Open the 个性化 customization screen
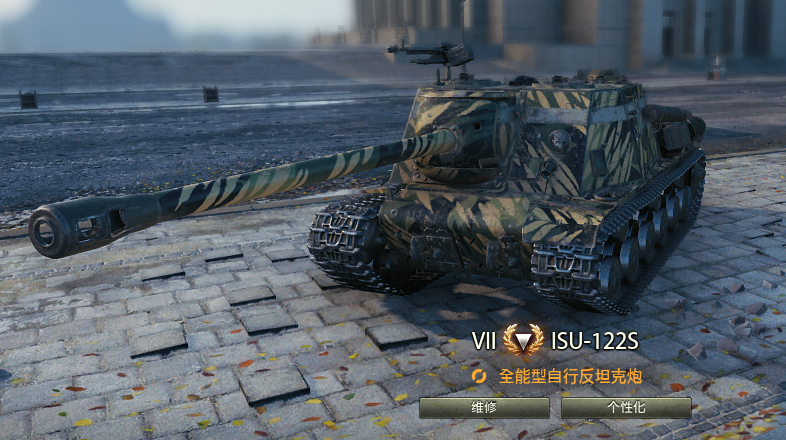786x440 pixels. point(626,408)
